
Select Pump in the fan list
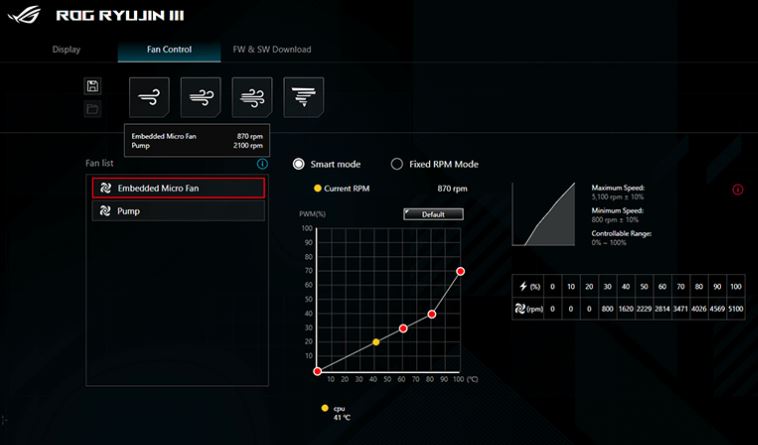tap(178, 211)
